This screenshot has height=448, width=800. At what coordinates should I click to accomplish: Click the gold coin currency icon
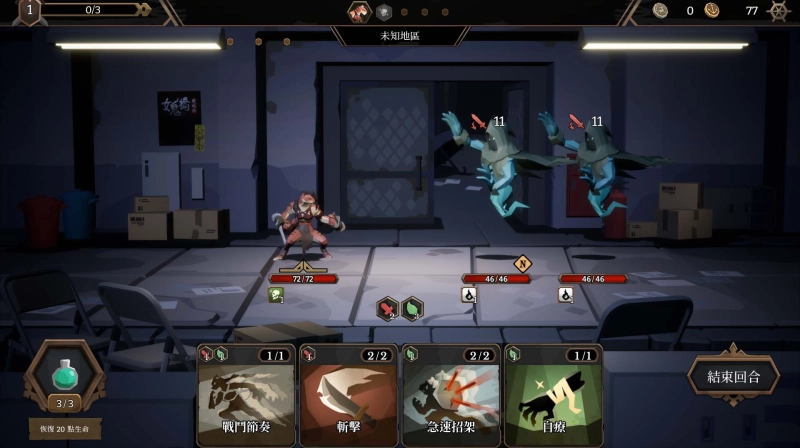point(712,11)
